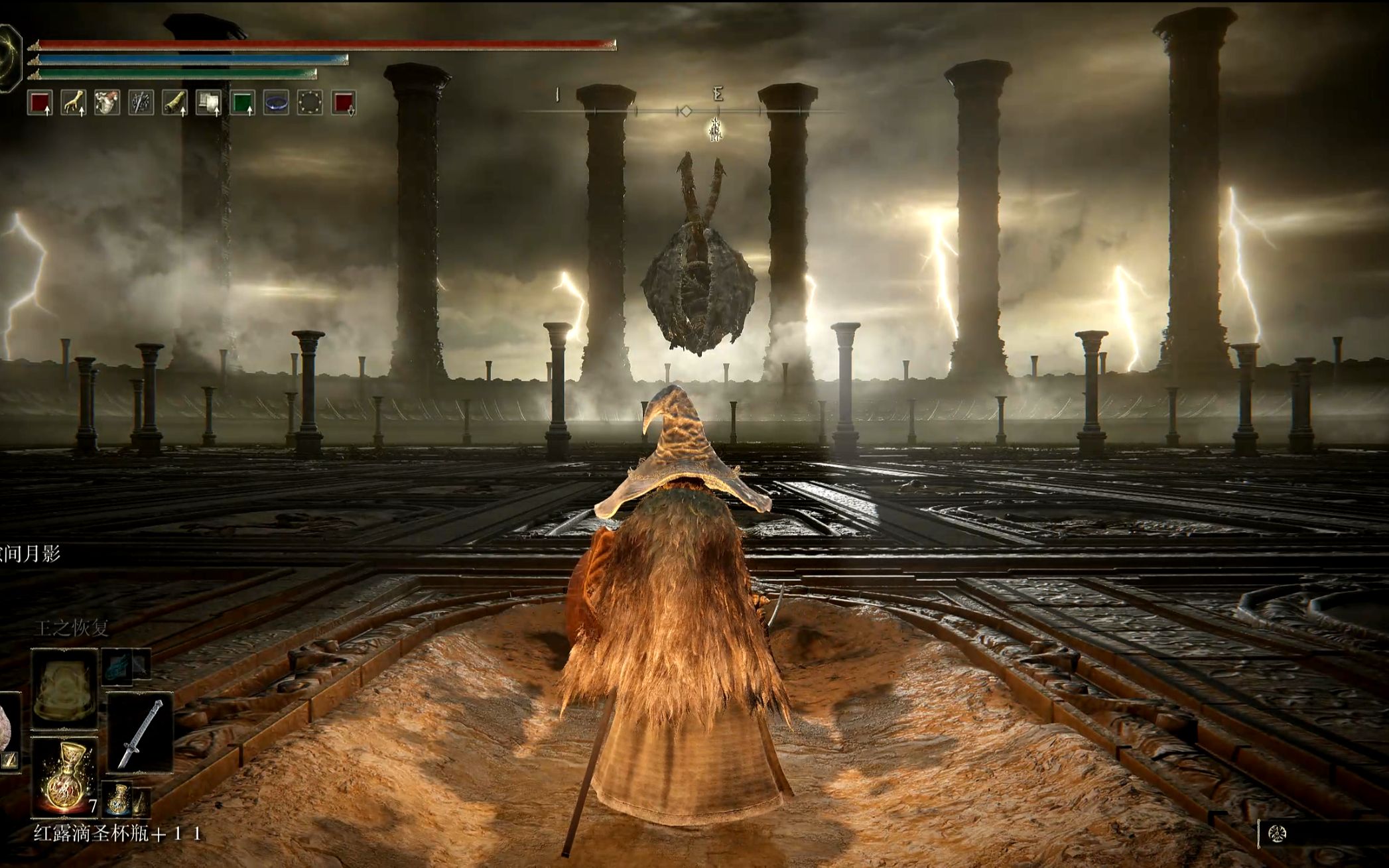Click the blue ring status icon
Viewport: 1389px width, 868px height.
coord(276,103)
